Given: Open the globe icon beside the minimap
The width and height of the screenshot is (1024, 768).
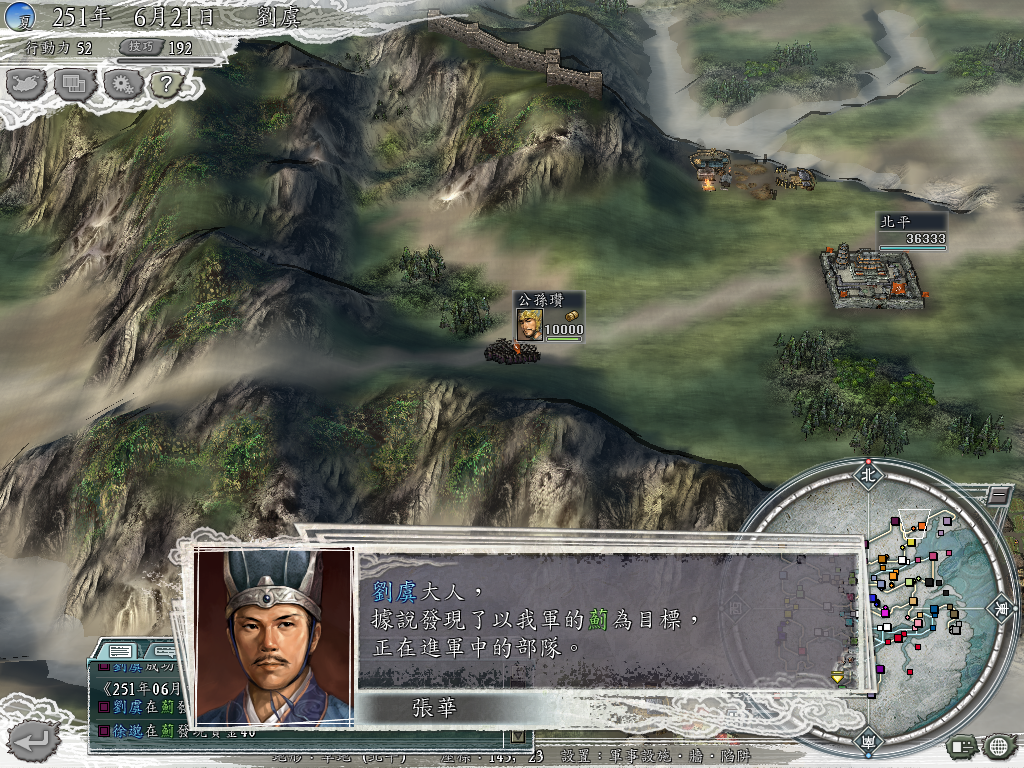Looking at the screenshot, I should [x=998, y=745].
